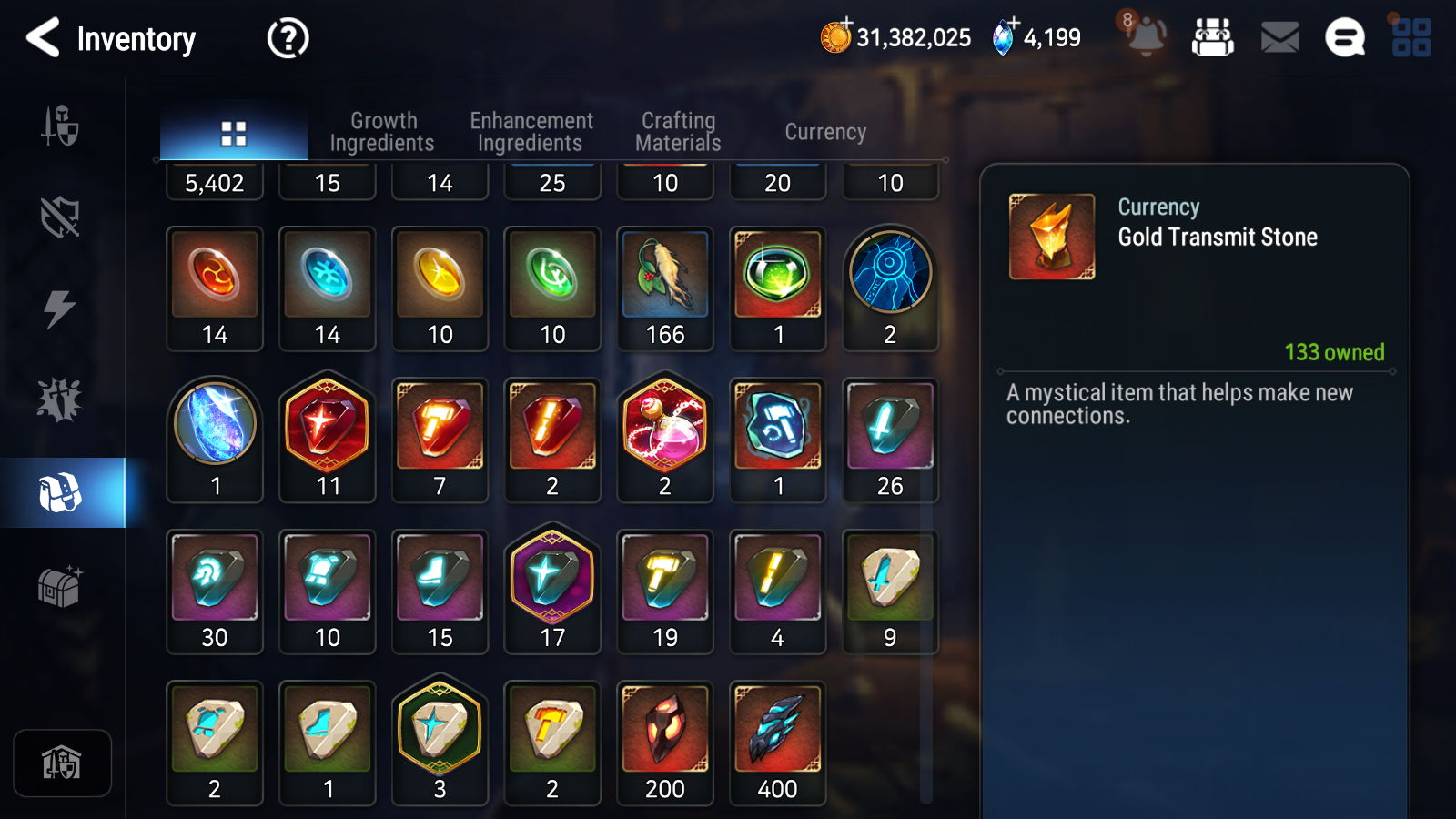Screen dimensions: 1456x819
Task: Open the community speech bubble icon
Action: click(x=1344, y=37)
